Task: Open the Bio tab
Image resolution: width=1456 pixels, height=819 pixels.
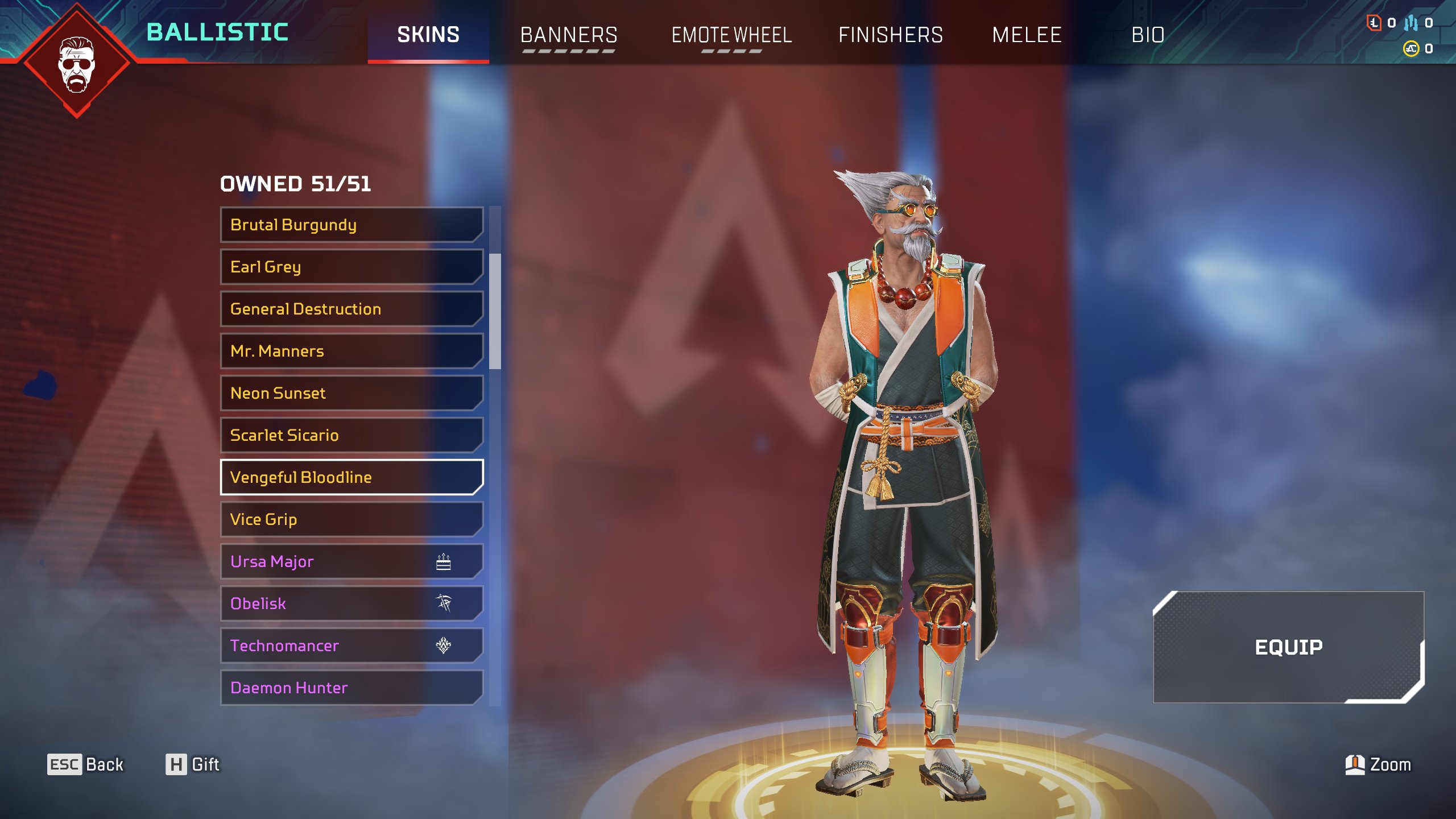Action: coord(1148,35)
